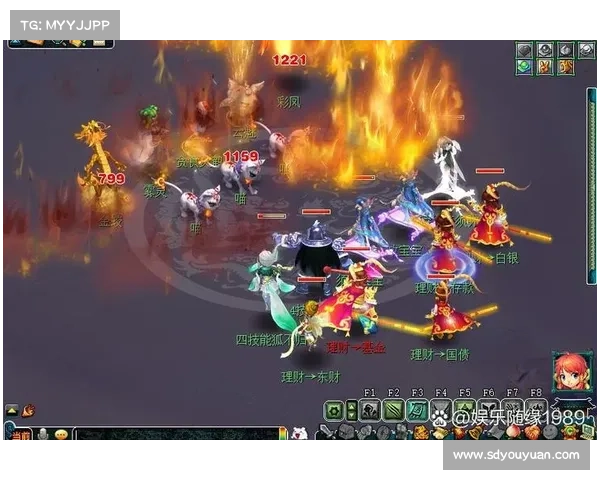The width and height of the screenshot is (600, 480).
Task: Trigger the F1 skill slot
Action: click(x=369, y=409)
